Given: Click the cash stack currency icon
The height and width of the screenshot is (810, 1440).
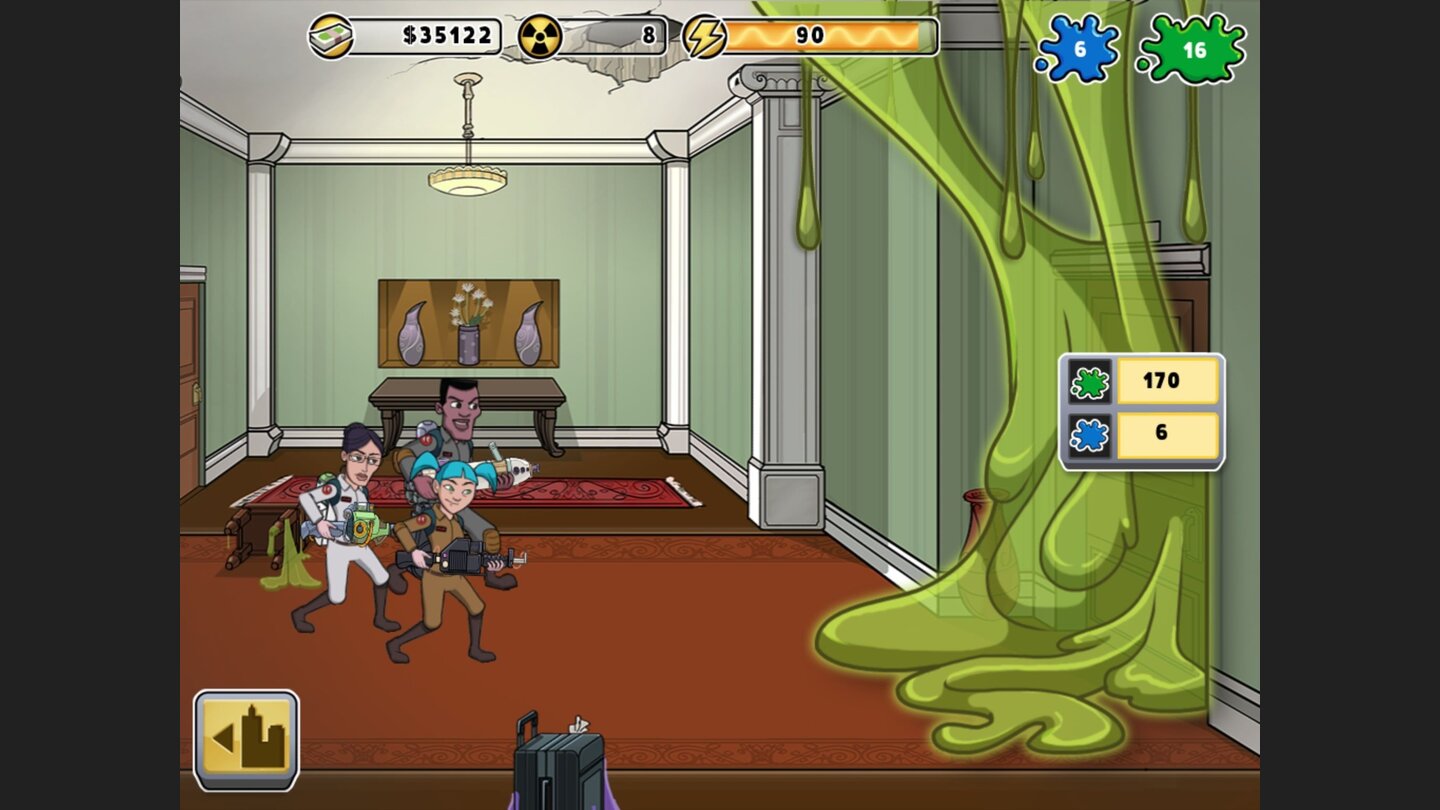Looking at the screenshot, I should click(333, 34).
